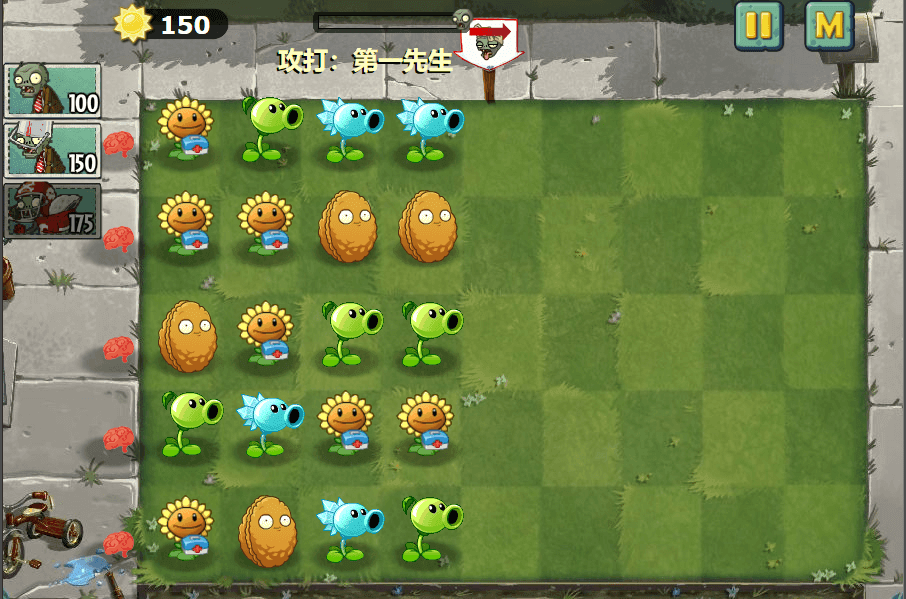Pick the football zombie card costing 175
This screenshot has height=599, width=906.
(53, 210)
